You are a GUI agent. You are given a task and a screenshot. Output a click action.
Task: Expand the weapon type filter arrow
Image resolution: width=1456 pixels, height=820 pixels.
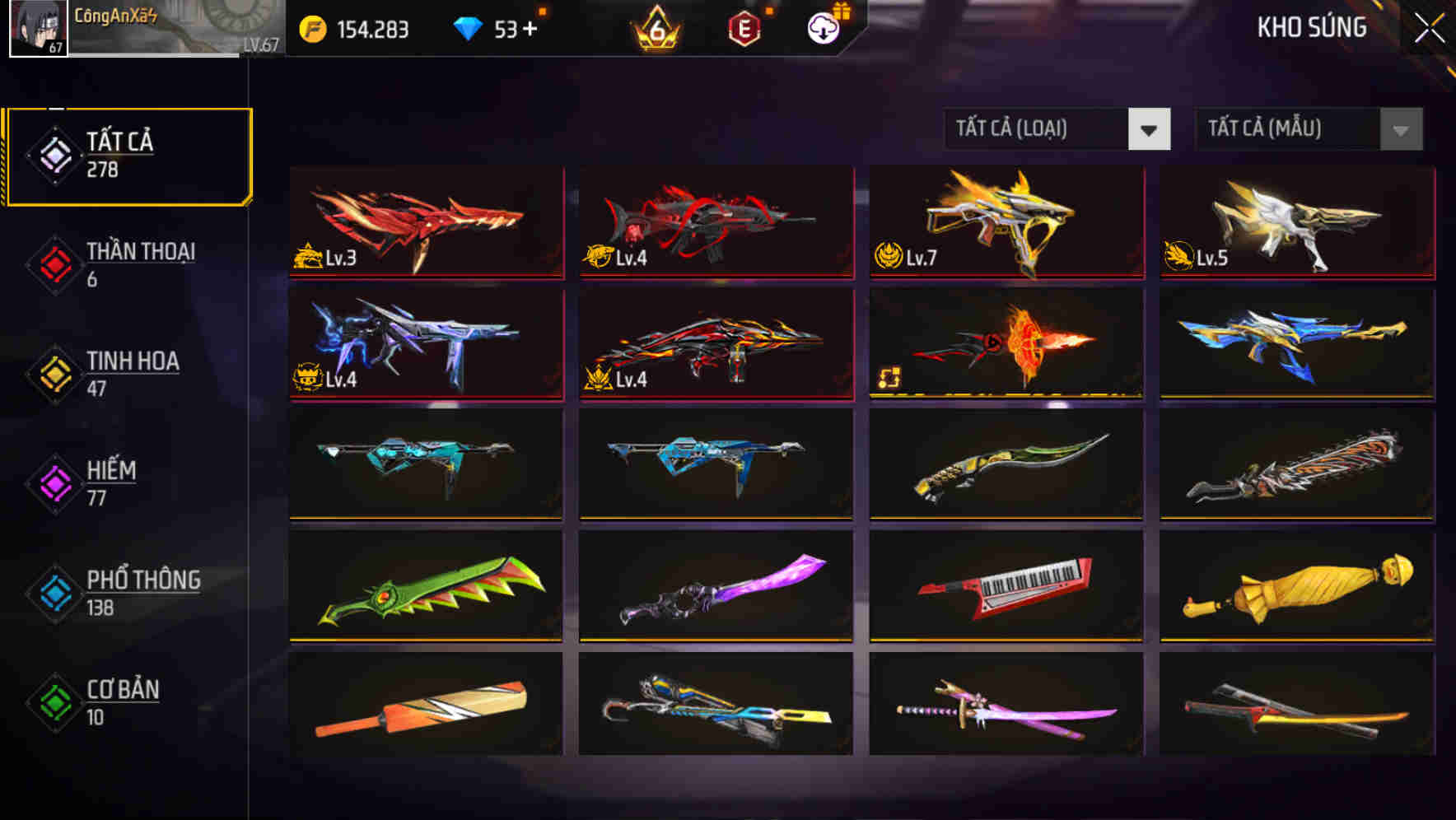point(1150,129)
